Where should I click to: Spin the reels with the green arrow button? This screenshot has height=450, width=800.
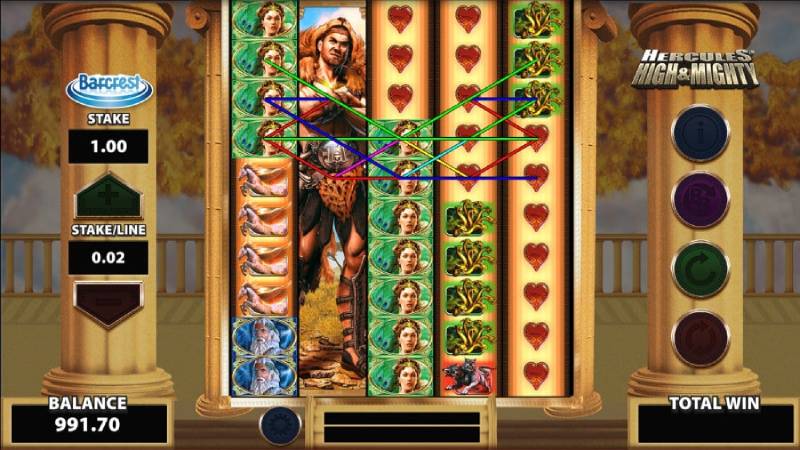699,269
